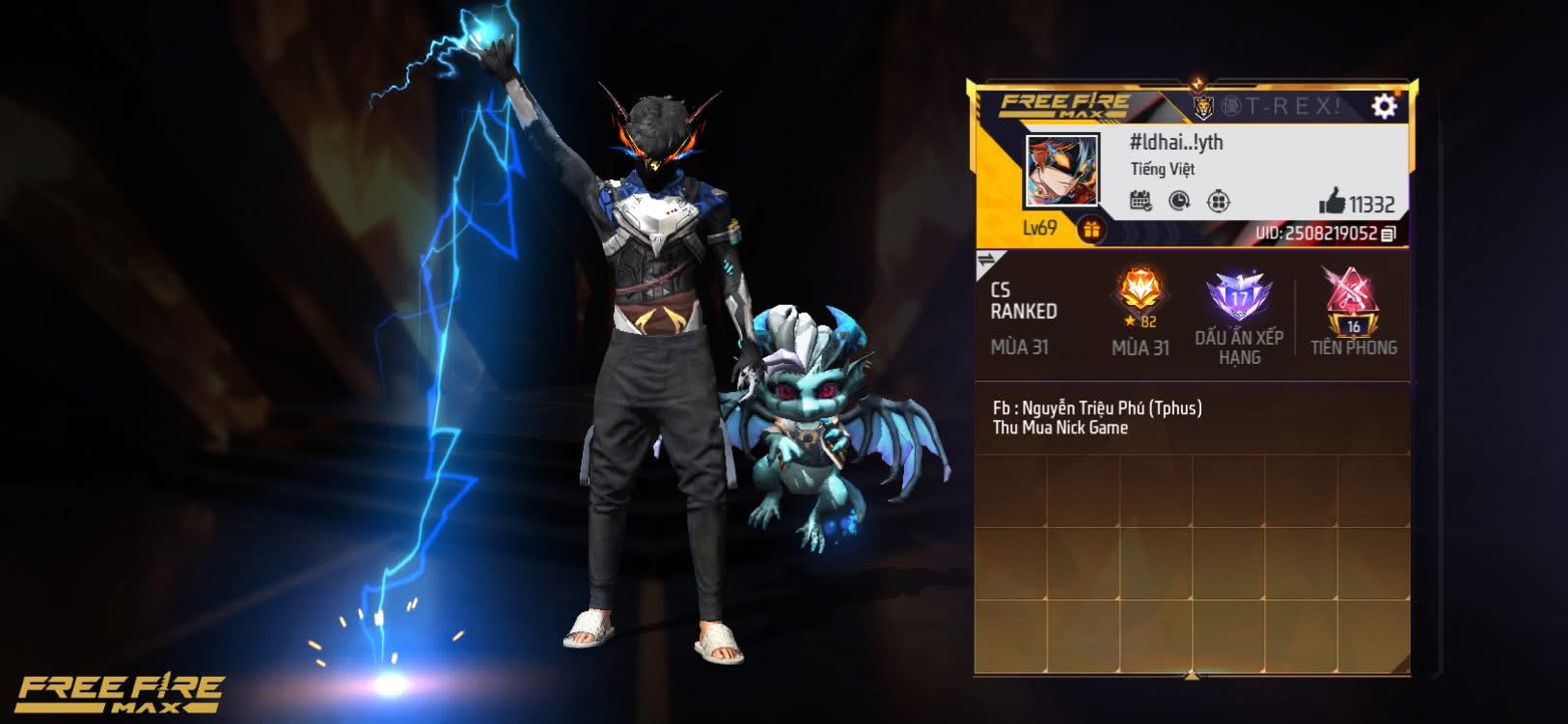This screenshot has height=724, width=1568.
Task: Open profile settings with the gear icon
Action: point(1384,105)
